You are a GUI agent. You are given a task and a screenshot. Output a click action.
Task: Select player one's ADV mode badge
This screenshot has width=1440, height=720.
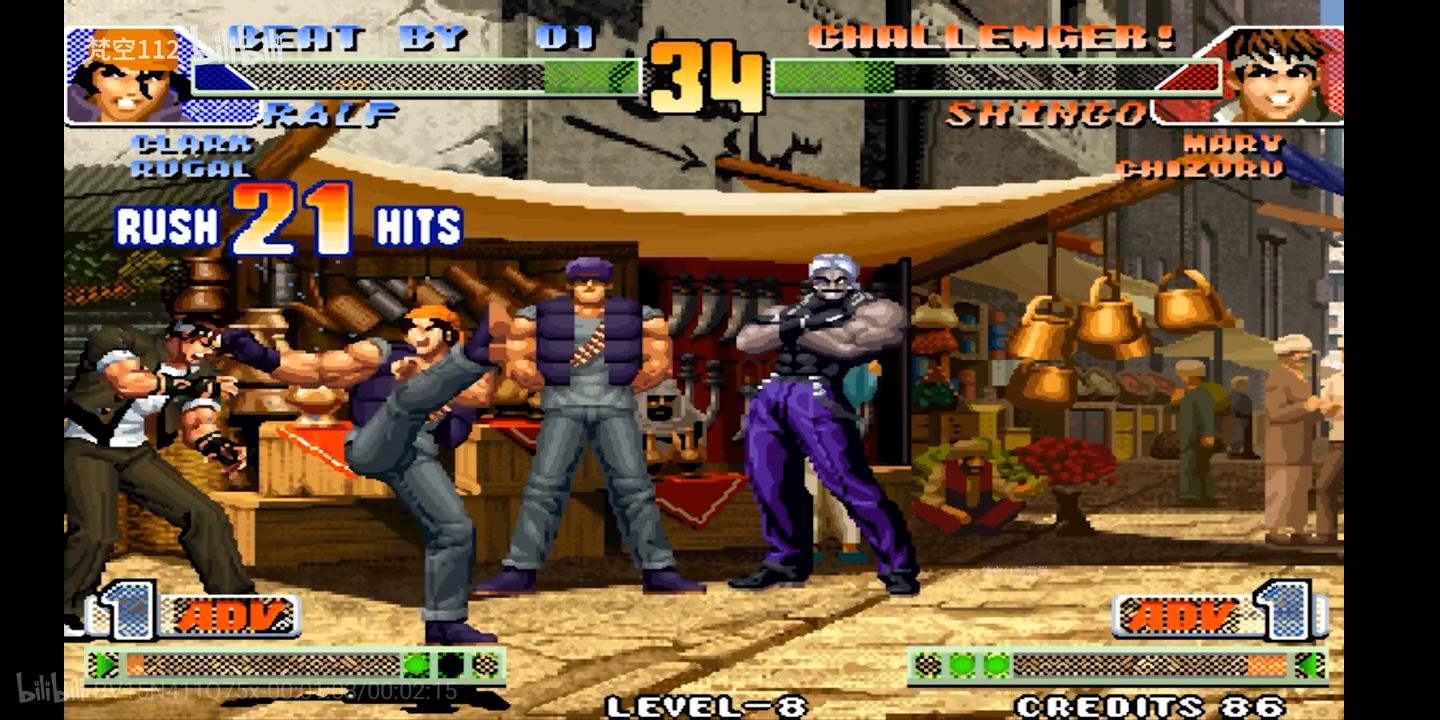tap(228, 615)
